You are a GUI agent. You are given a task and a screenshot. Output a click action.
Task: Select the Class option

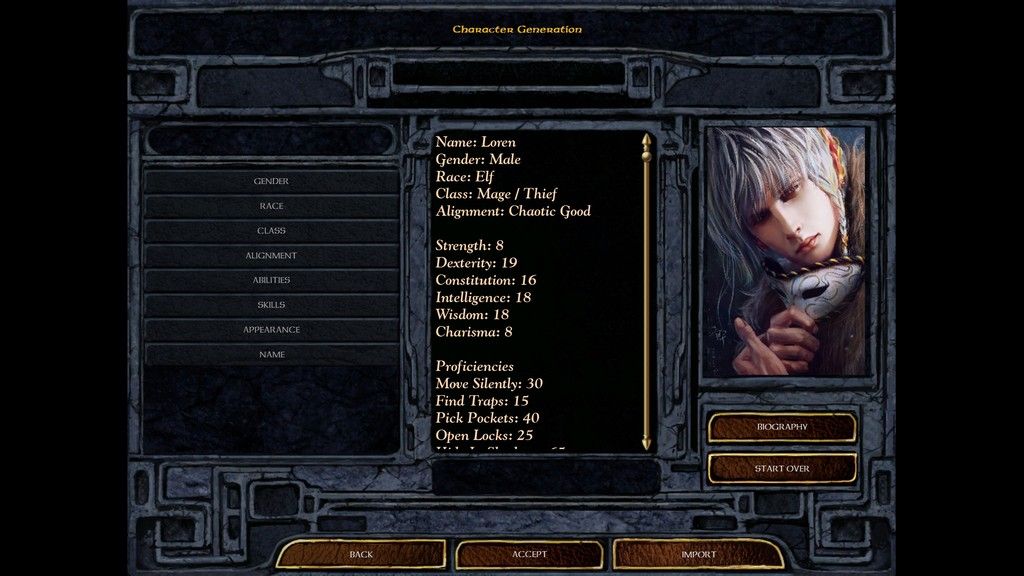[271, 231]
